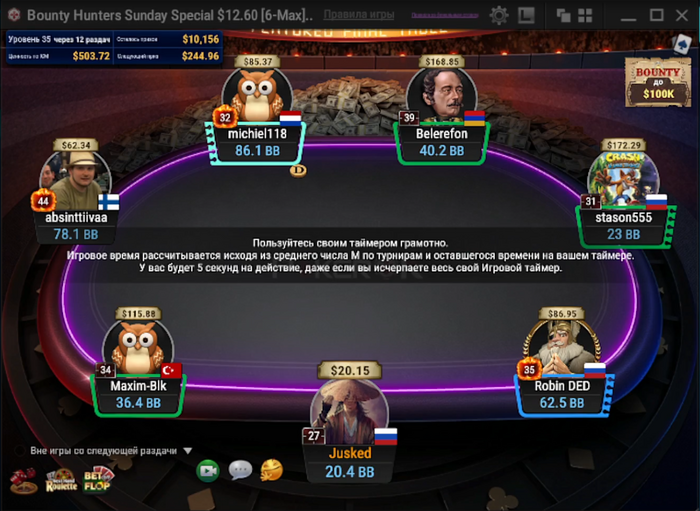Click the Bounty up to $100K badge

coord(656,82)
